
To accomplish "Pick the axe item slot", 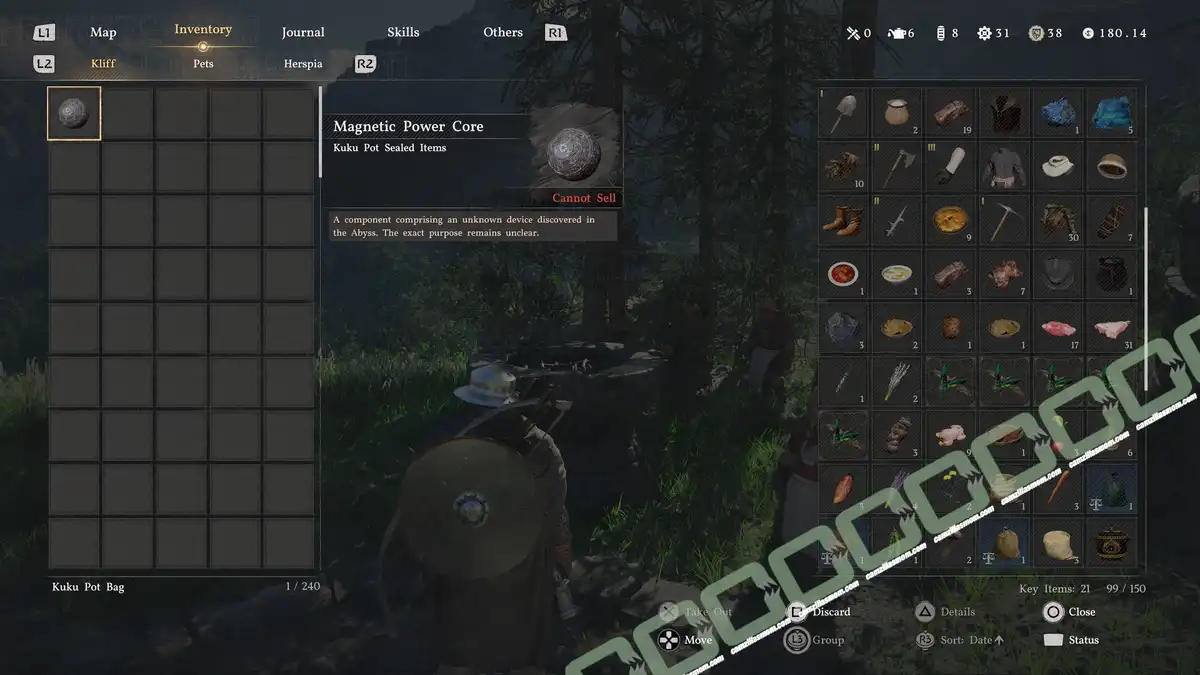I will (898, 166).
